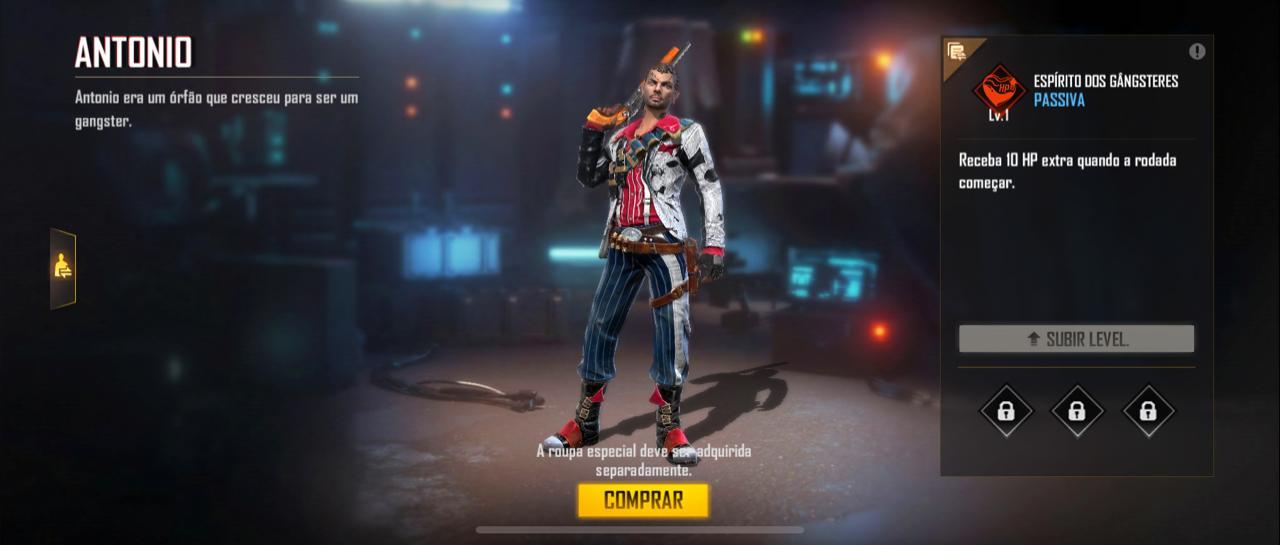The height and width of the screenshot is (545, 1280).
Task: Expand the yellow character side tab
Action: point(63,267)
